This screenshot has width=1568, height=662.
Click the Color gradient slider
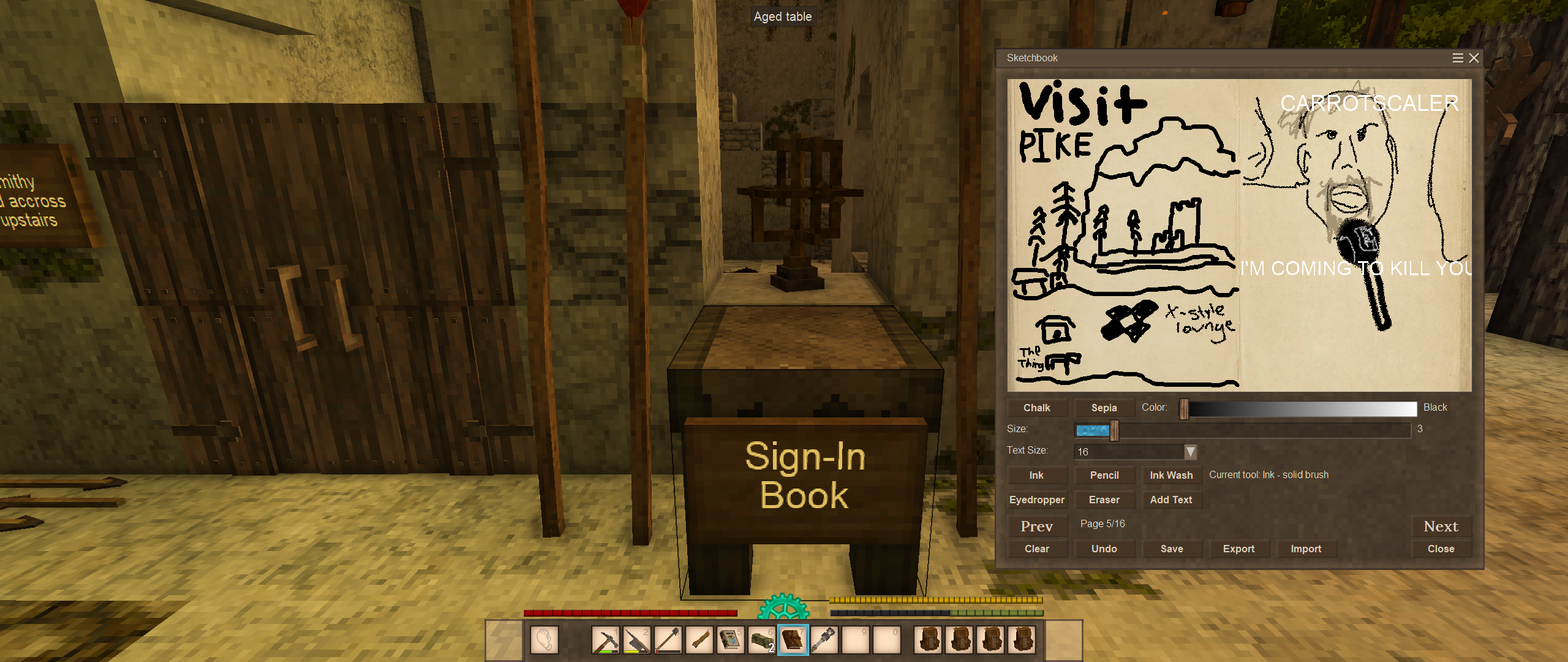[1298, 409]
